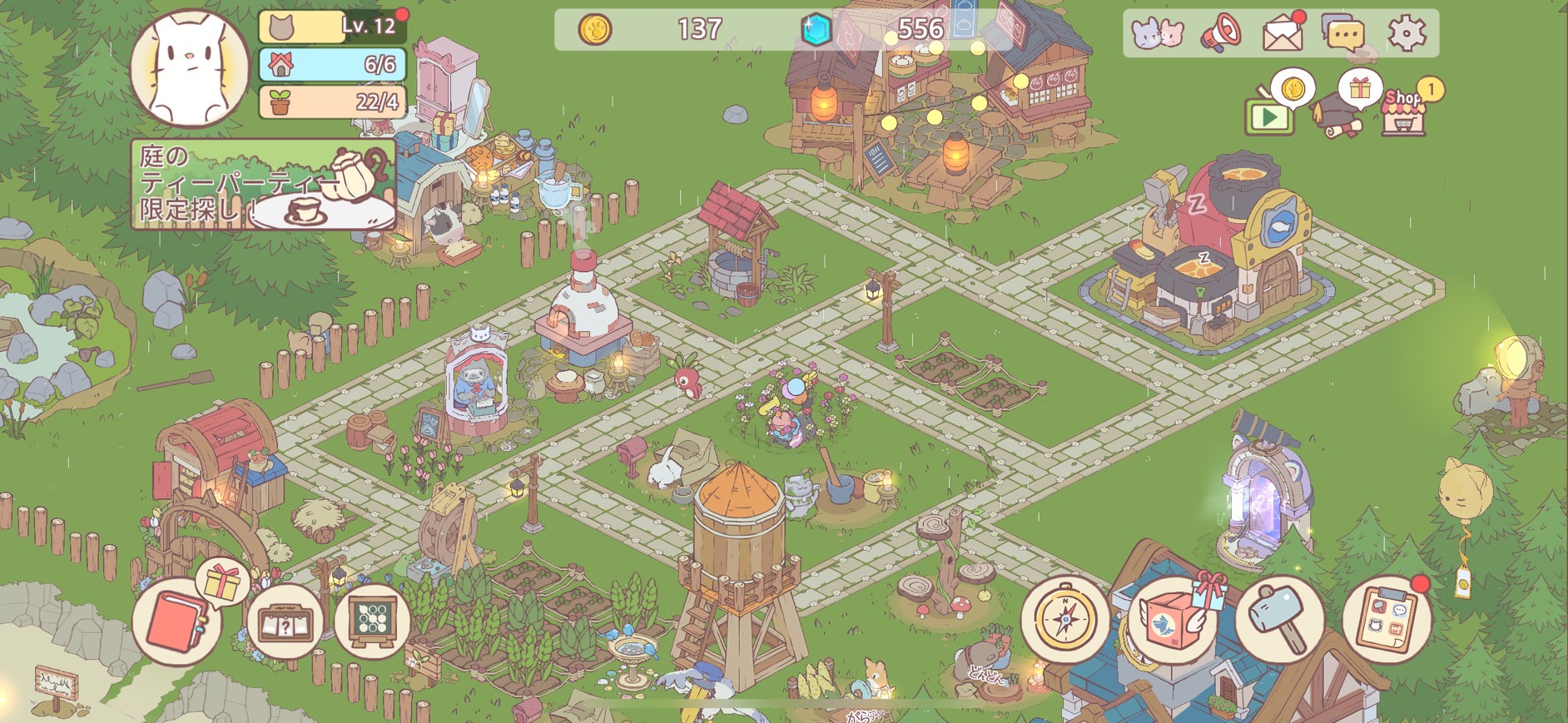This screenshot has height=723, width=1568.
Task: Open the settings gear
Action: 1406,33
